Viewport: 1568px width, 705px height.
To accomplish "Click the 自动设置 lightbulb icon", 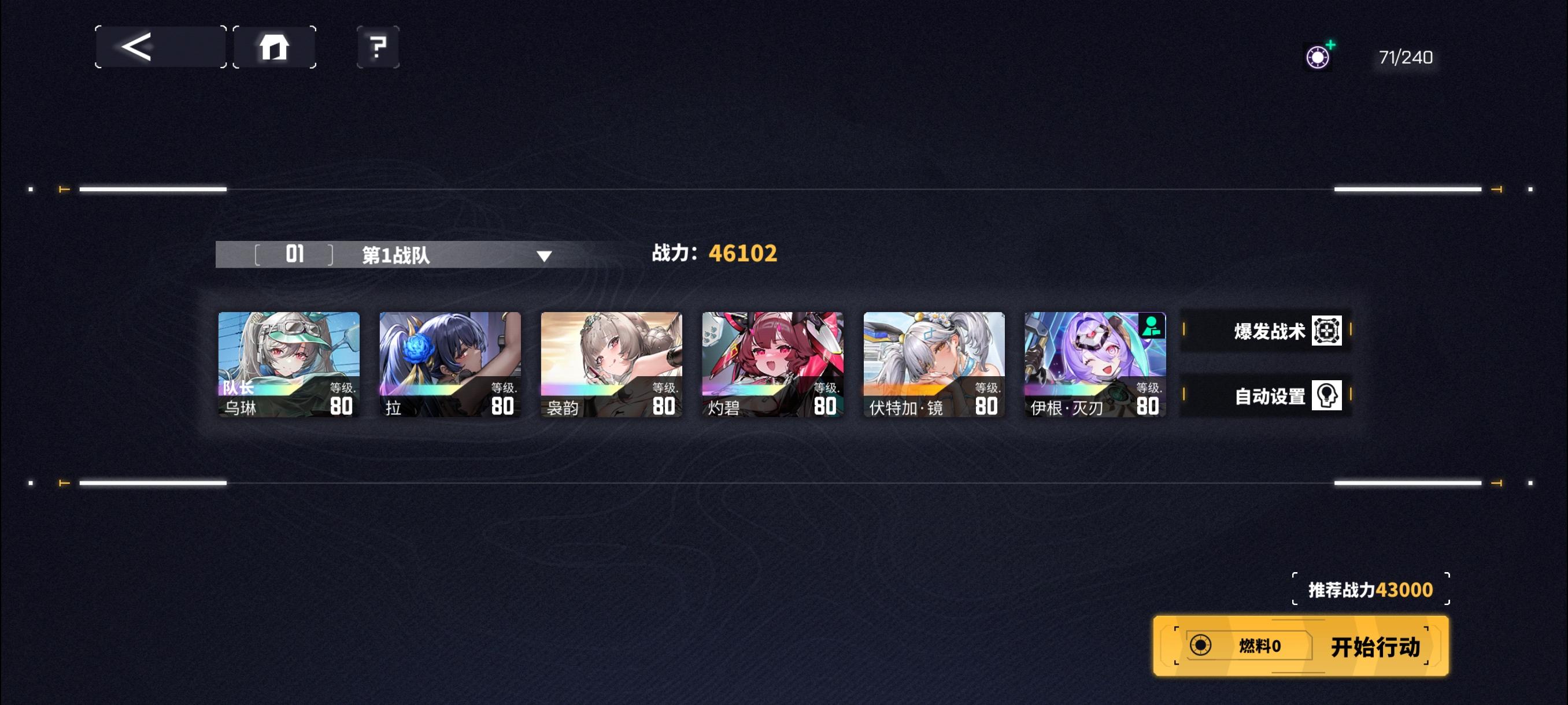I will tap(1326, 395).
